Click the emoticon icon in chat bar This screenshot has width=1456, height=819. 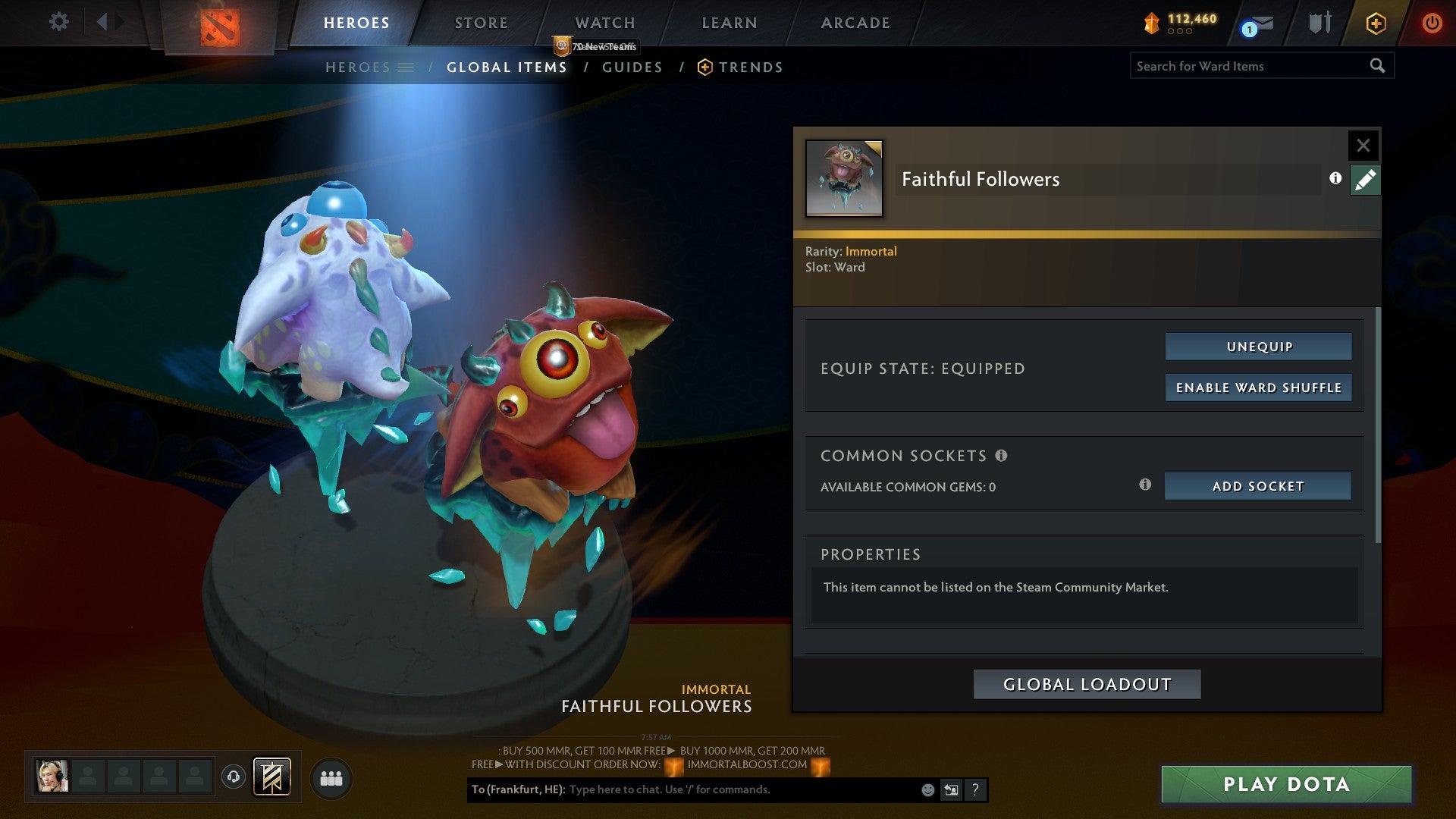(927, 789)
